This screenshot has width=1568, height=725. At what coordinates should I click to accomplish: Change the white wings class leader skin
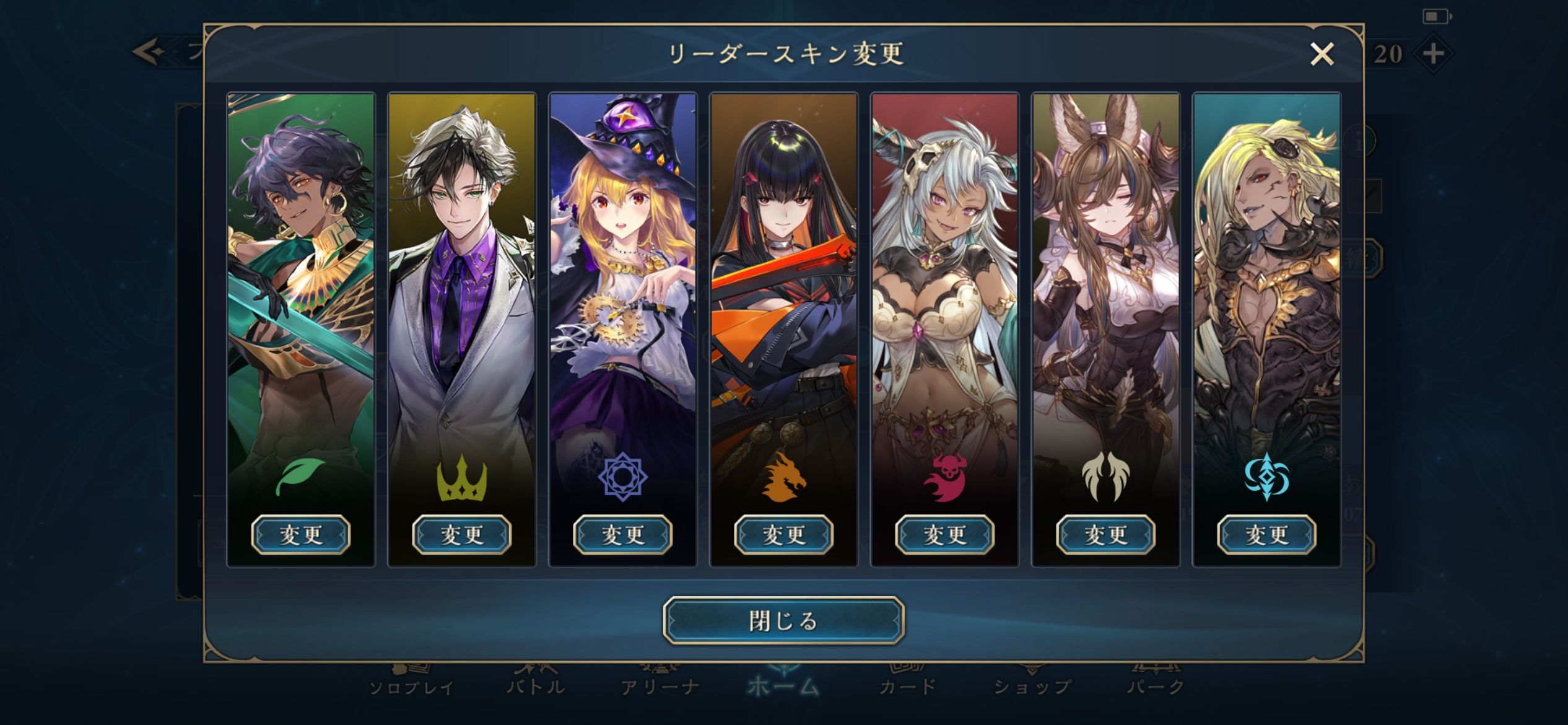coord(1106,534)
